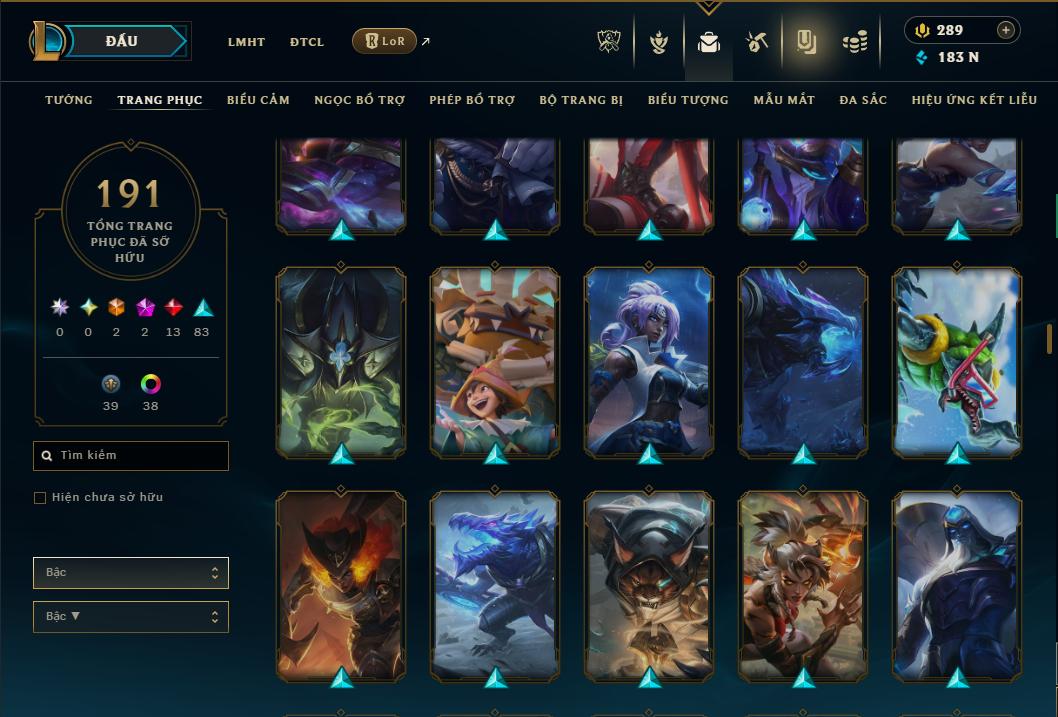1058x717 pixels.
Task: Add RP with the plus button
Action: pos(1006,30)
